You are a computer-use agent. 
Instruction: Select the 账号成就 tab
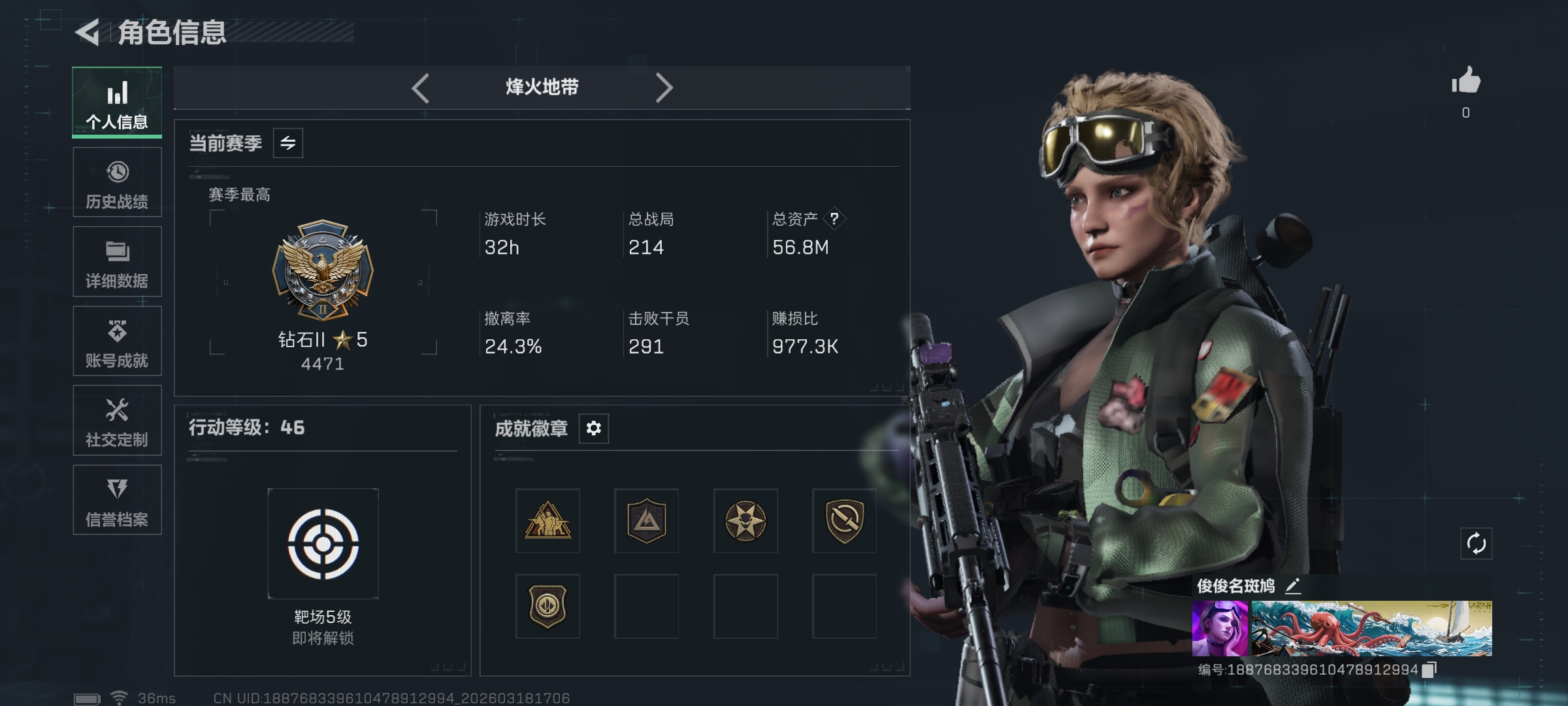coord(117,341)
